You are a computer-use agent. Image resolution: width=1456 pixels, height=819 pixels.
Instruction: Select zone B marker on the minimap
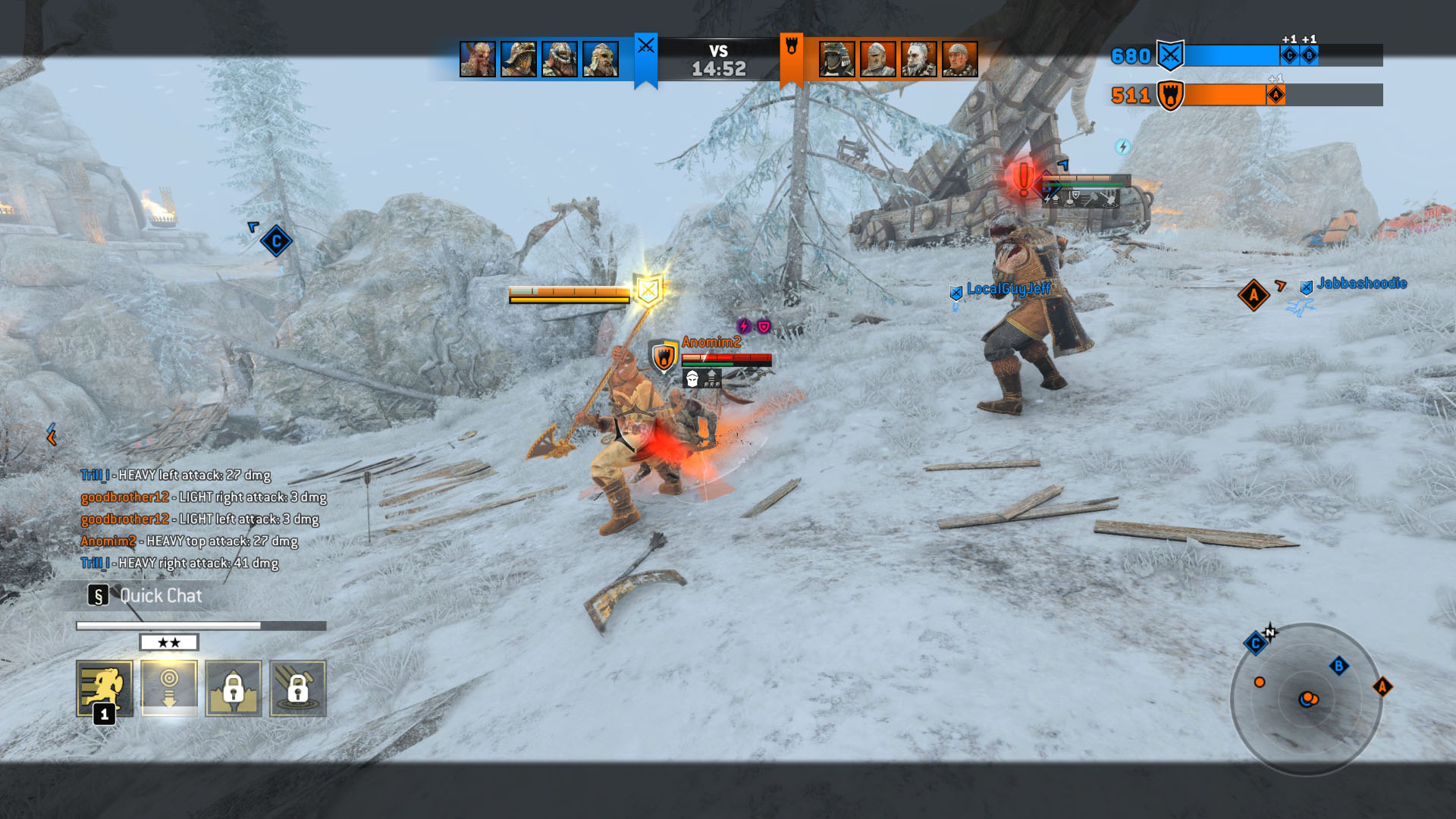tap(1338, 667)
